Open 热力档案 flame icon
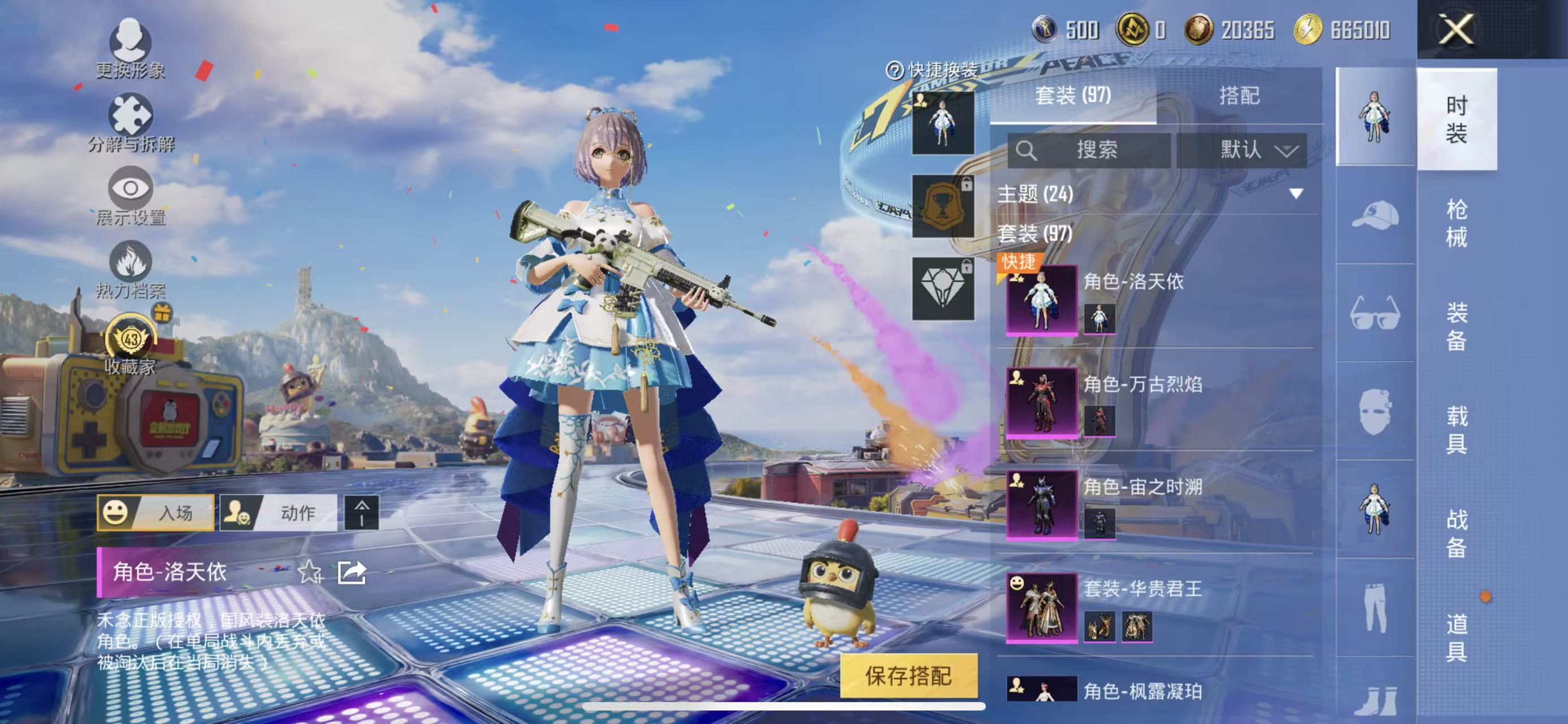Image resolution: width=1568 pixels, height=724 pixels. [x=130, y=269]
